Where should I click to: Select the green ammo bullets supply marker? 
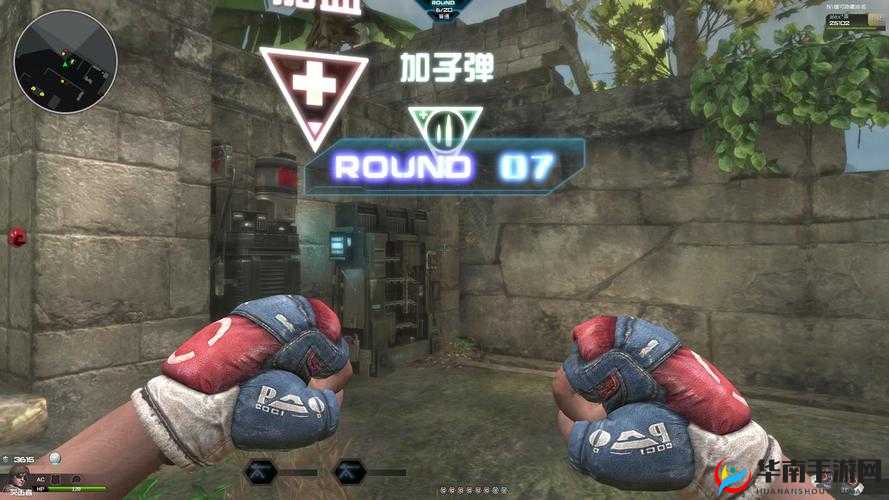[x=445, y=130]
